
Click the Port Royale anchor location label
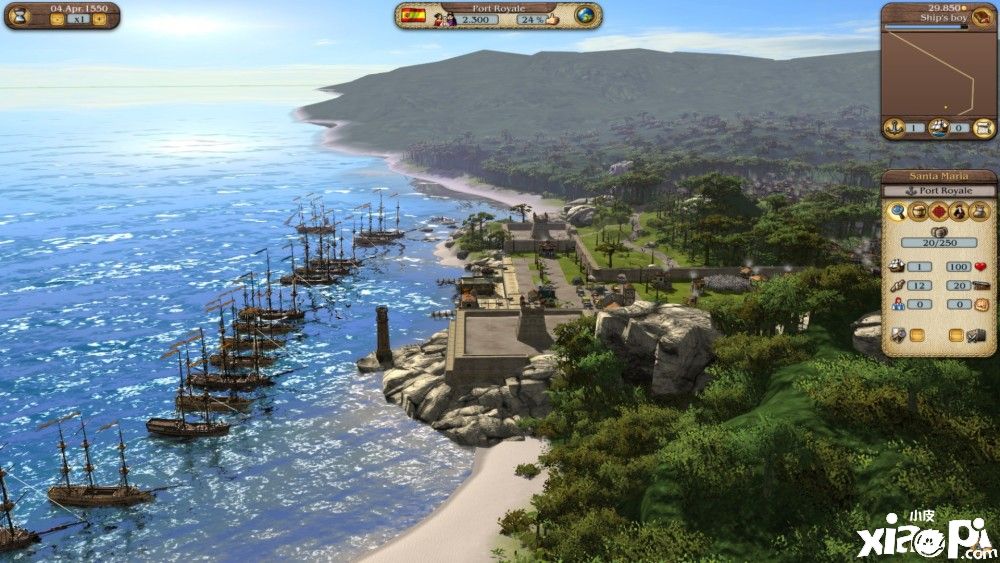pyautogui.click(x=938, y=190)
